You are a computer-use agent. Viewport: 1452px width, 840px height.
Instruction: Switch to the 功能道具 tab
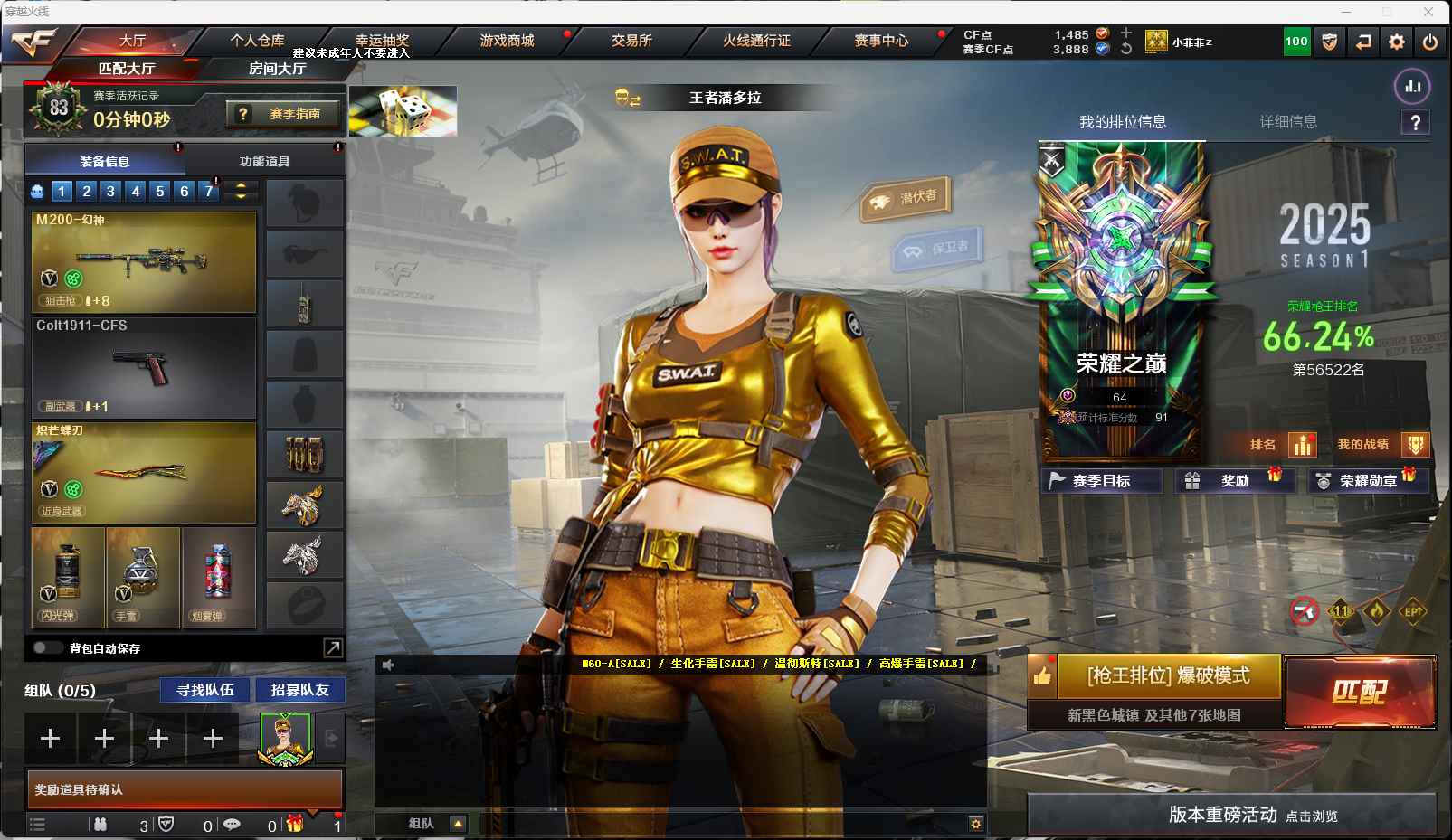(264, 162)
